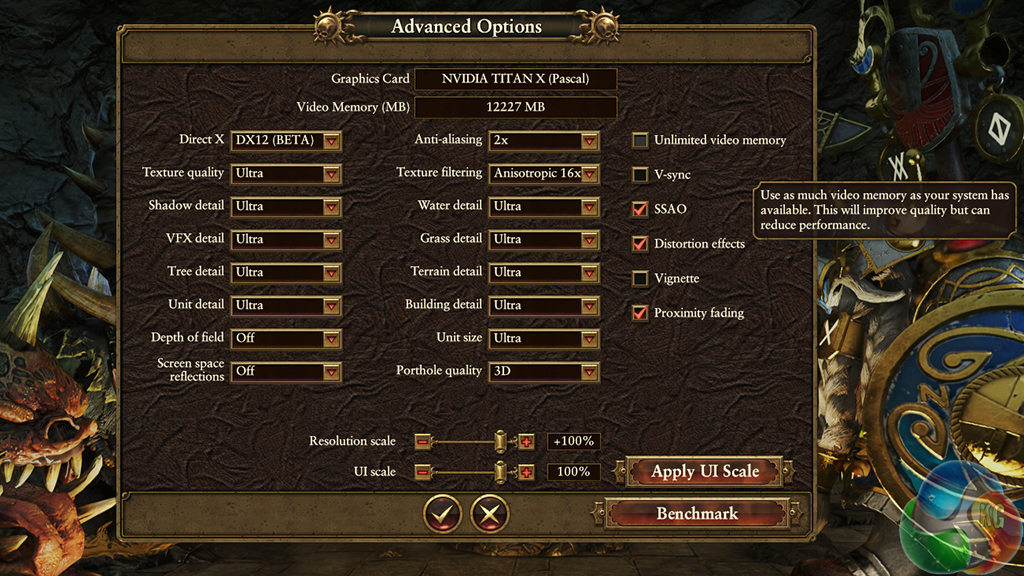This screenshot has height=576, width=1024.
Task: Open the Shadow detail dropdown
Action: (x=286, y=207)
